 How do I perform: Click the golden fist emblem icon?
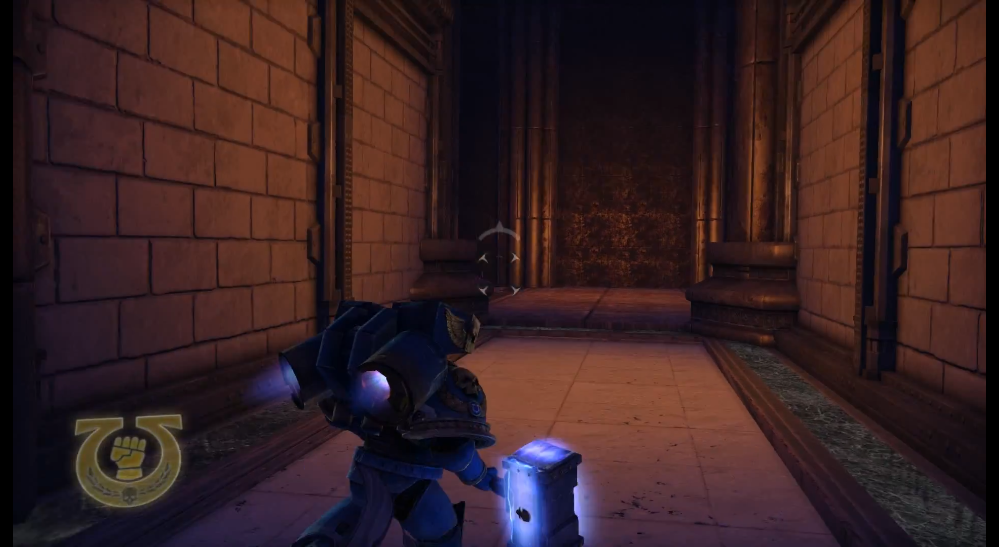(x=128, y=457)
